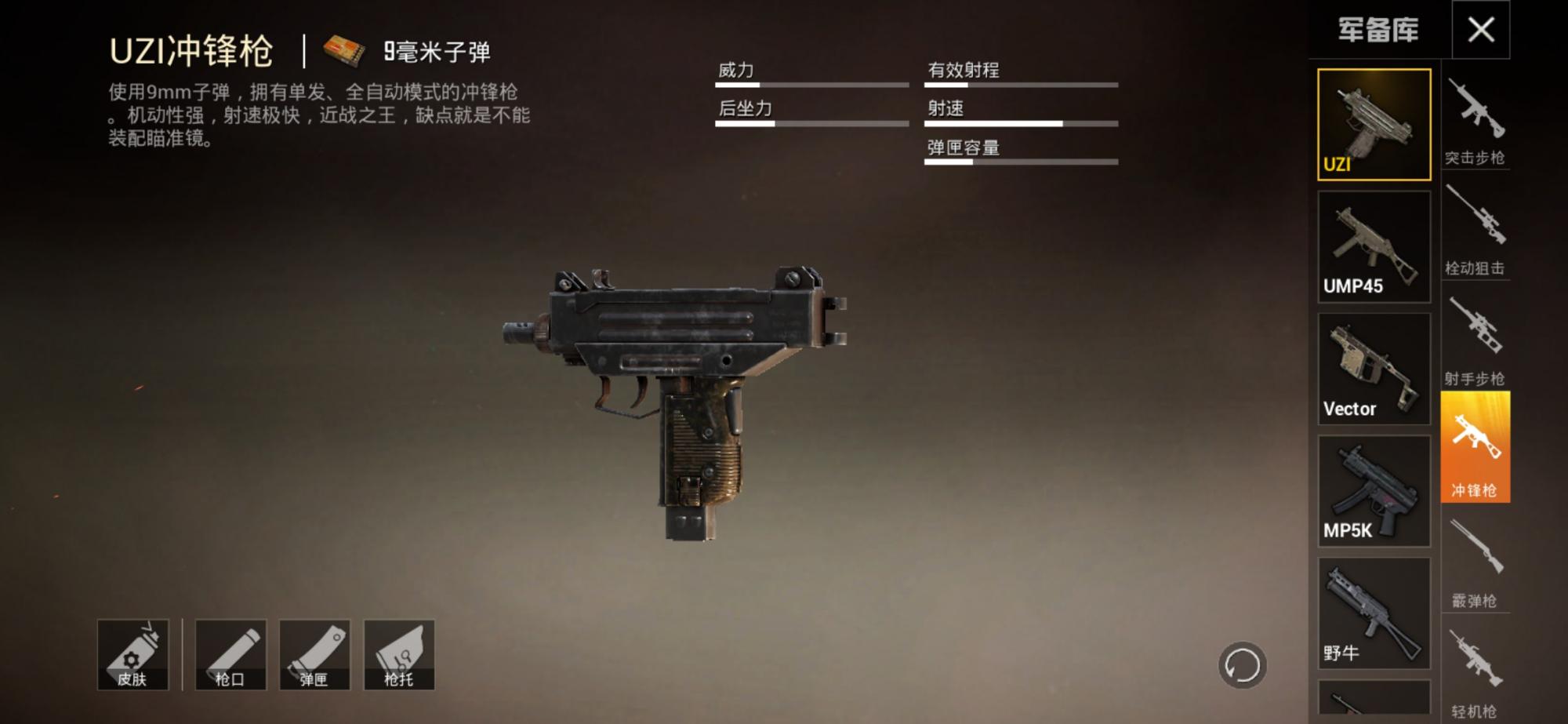The height and width of the screenshot is (724, 1568).
Task: Close the 军备库 armory screen
Action: [x=1482, y=28]
